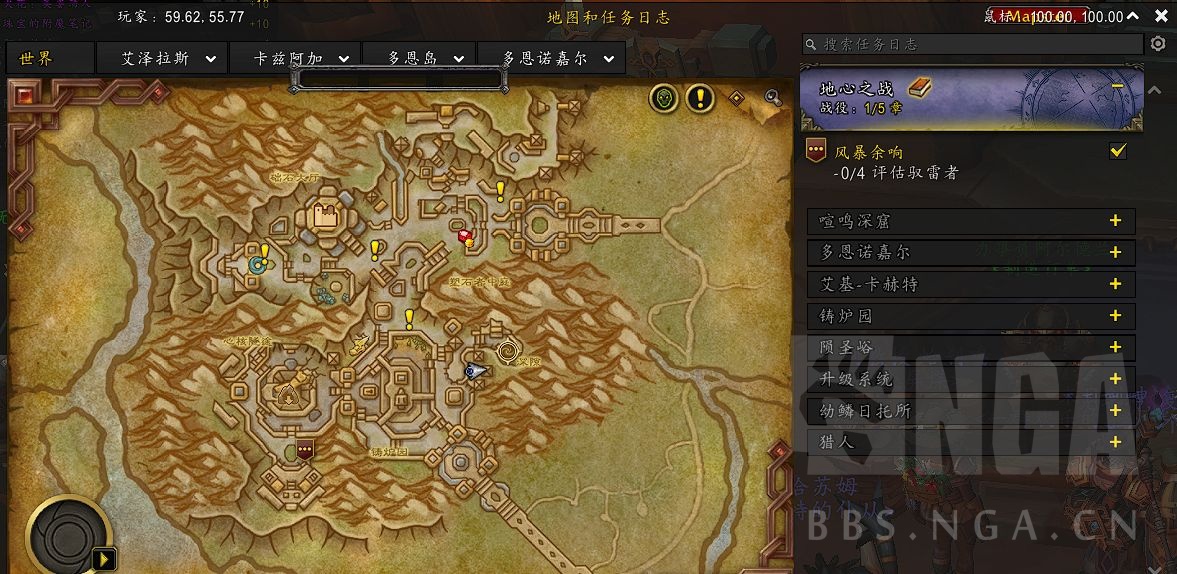
Task: Expand the 喧鸣深窟 quest category
Action: (1115, 221)
